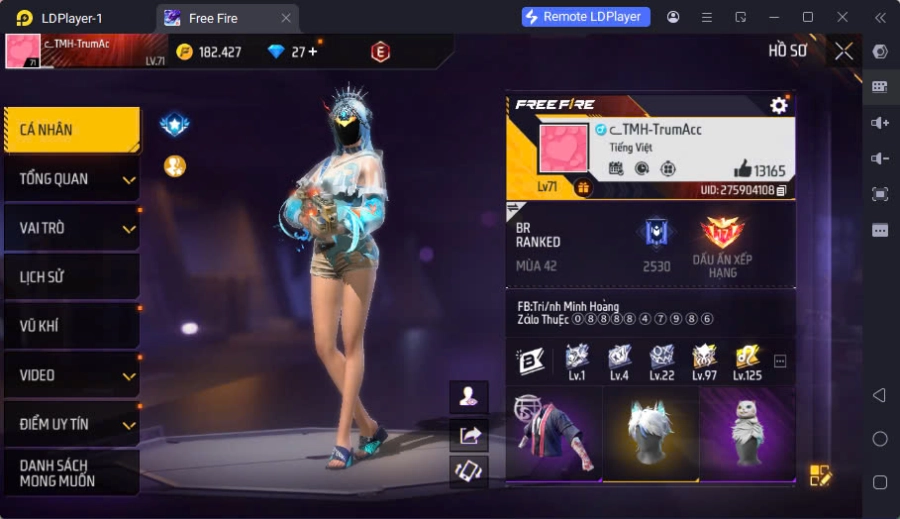Image resolution: width=900 pixels, height=519 pixels.
Task: Click the BR Ranked rank badge
Action: click(x=656, y=233)
